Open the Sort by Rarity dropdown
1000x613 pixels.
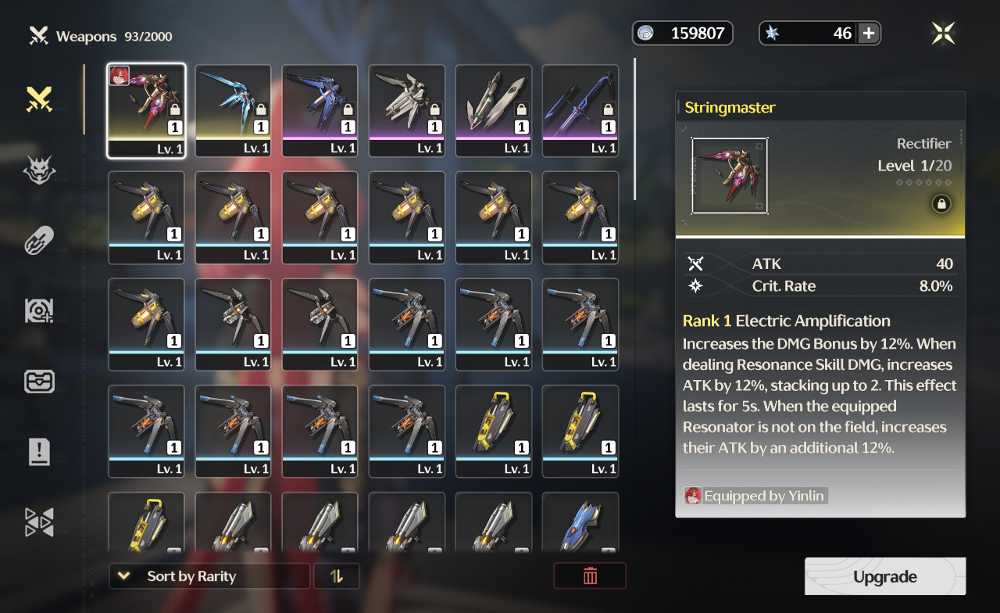click(209, 576)
